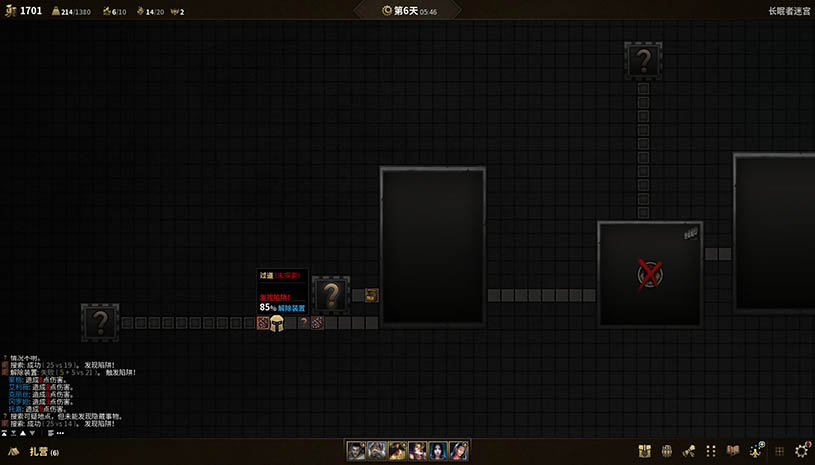Select the unexplored question-mark room at far left
This screenshot has width=815, height=465.
[x=100, y=322]
